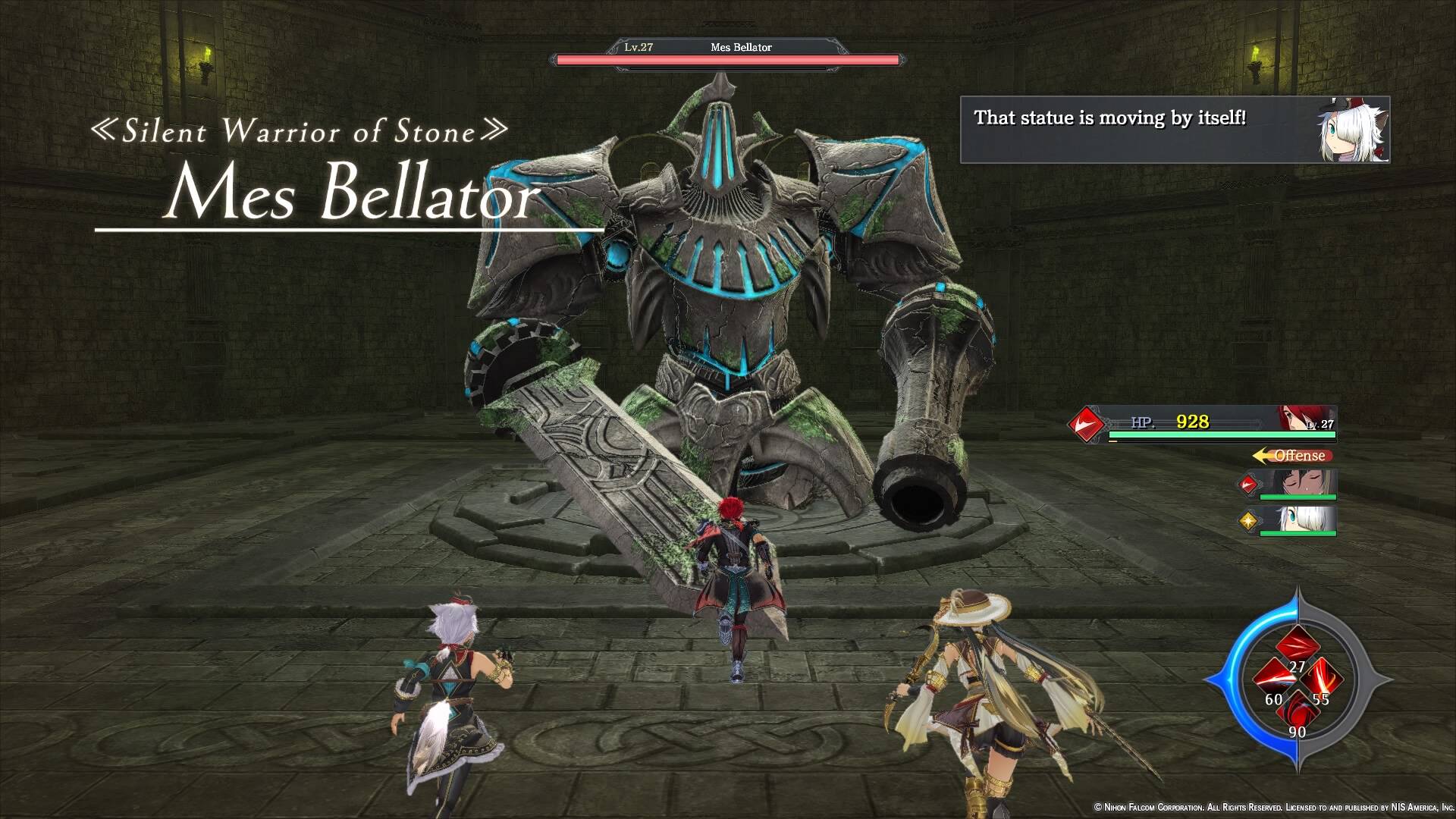Click the active character's red slash attribute icon

(x=1086, y=423)
